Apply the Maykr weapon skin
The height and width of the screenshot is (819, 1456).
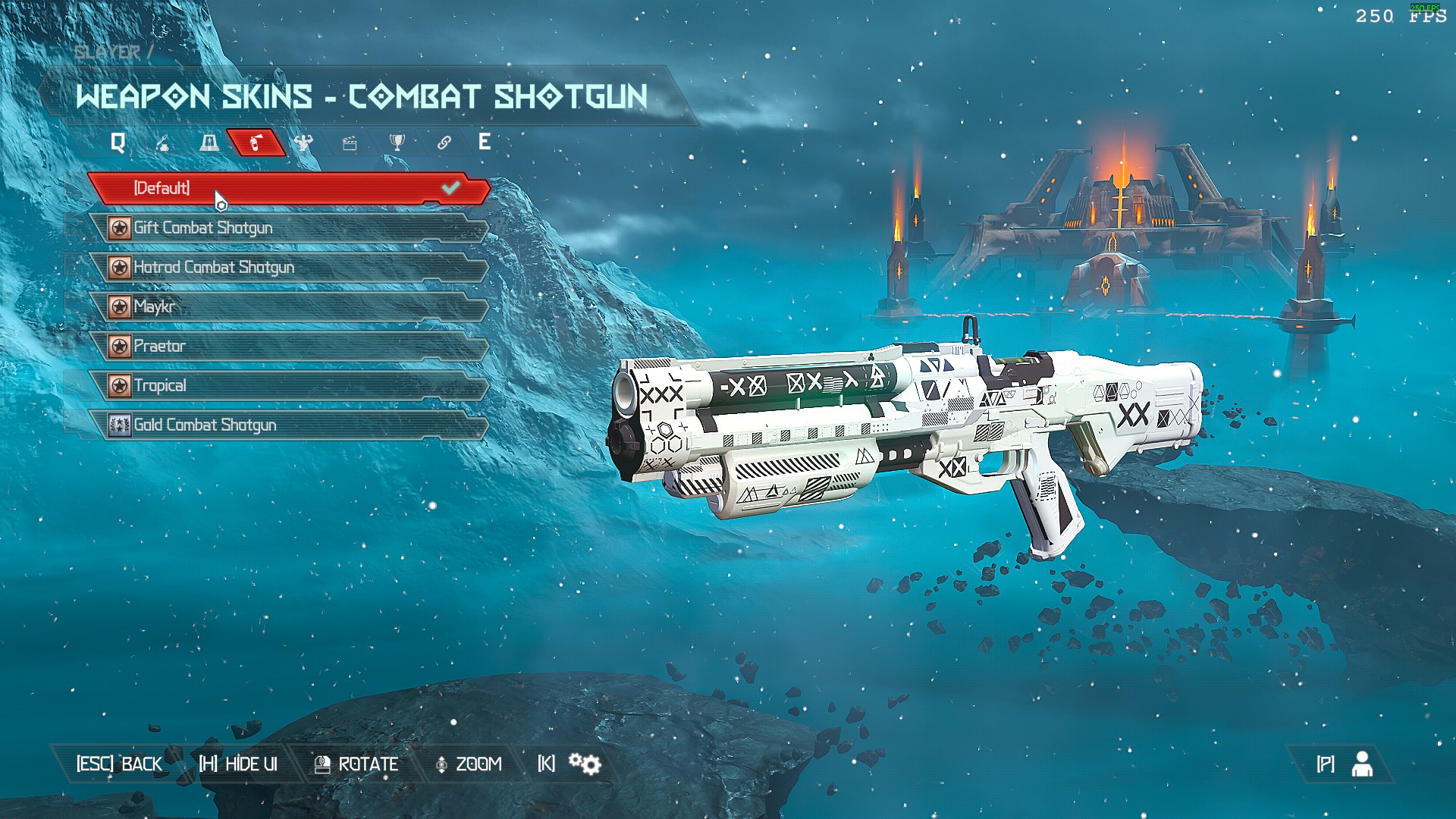tap(288, 306)
